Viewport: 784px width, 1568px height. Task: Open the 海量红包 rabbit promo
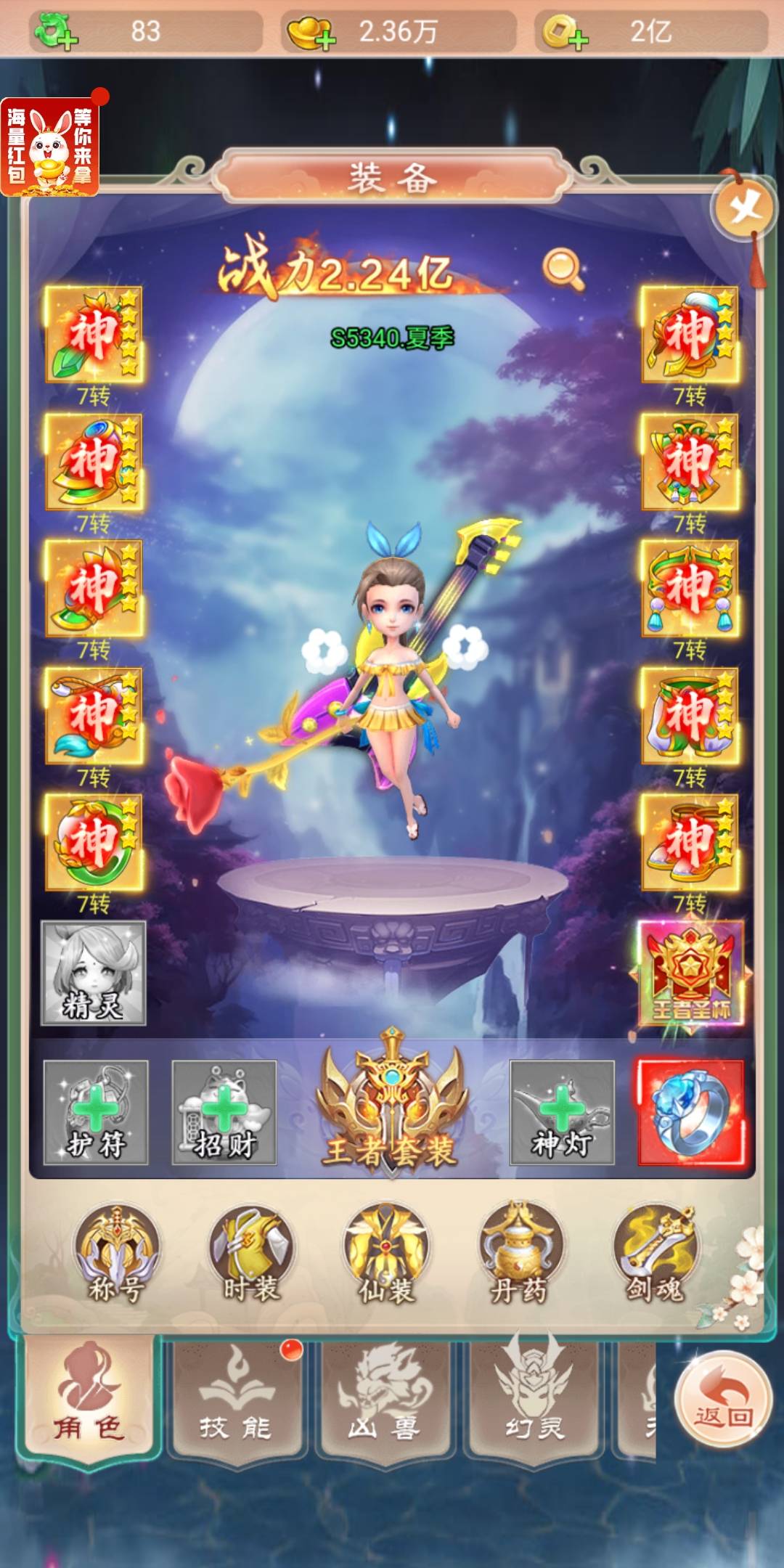(49, 147)
